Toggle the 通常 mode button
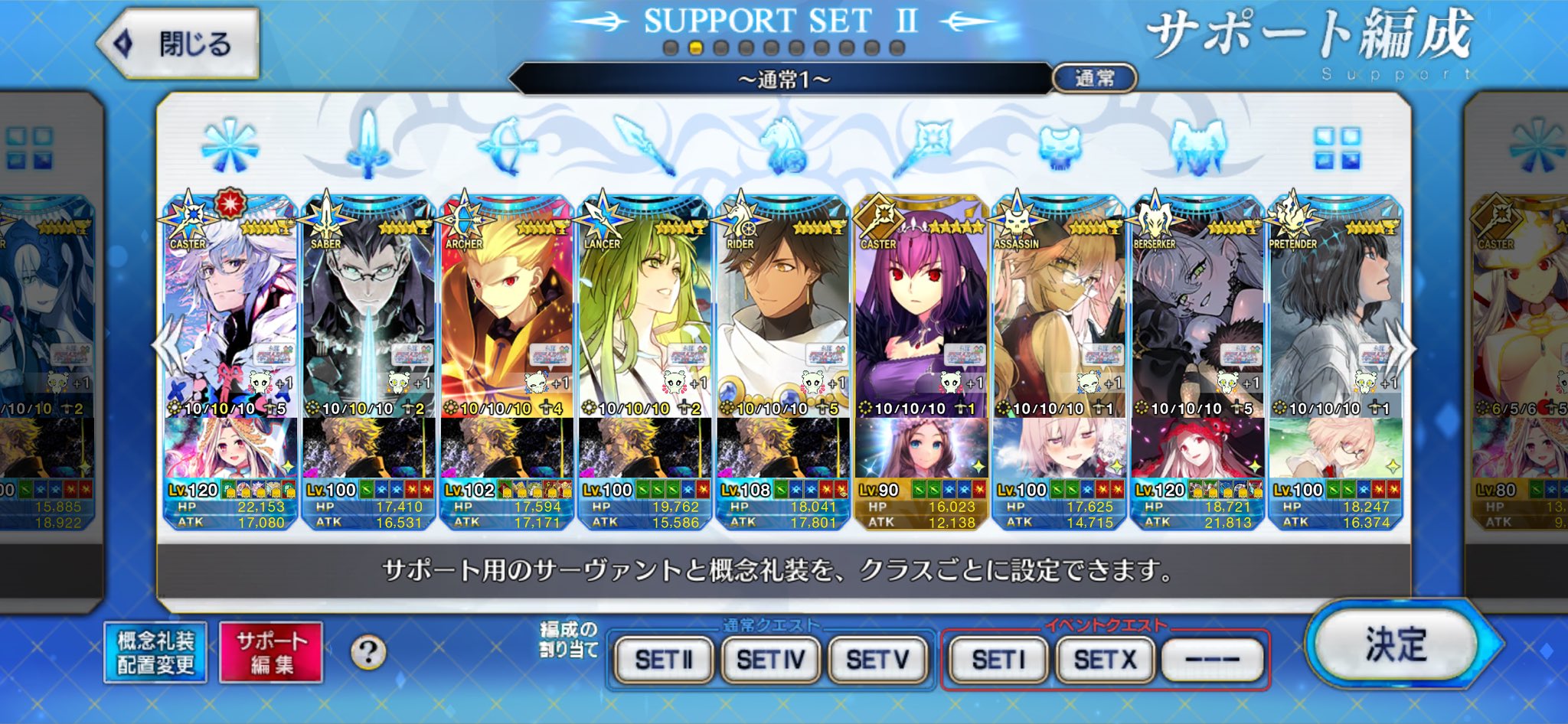This screenshot has width=1568, height=724. point(1094,78)
